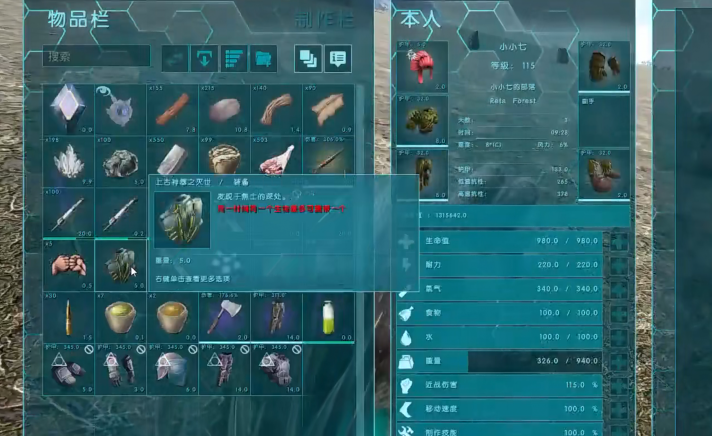Select the wood stack slot

click(172, 109)
